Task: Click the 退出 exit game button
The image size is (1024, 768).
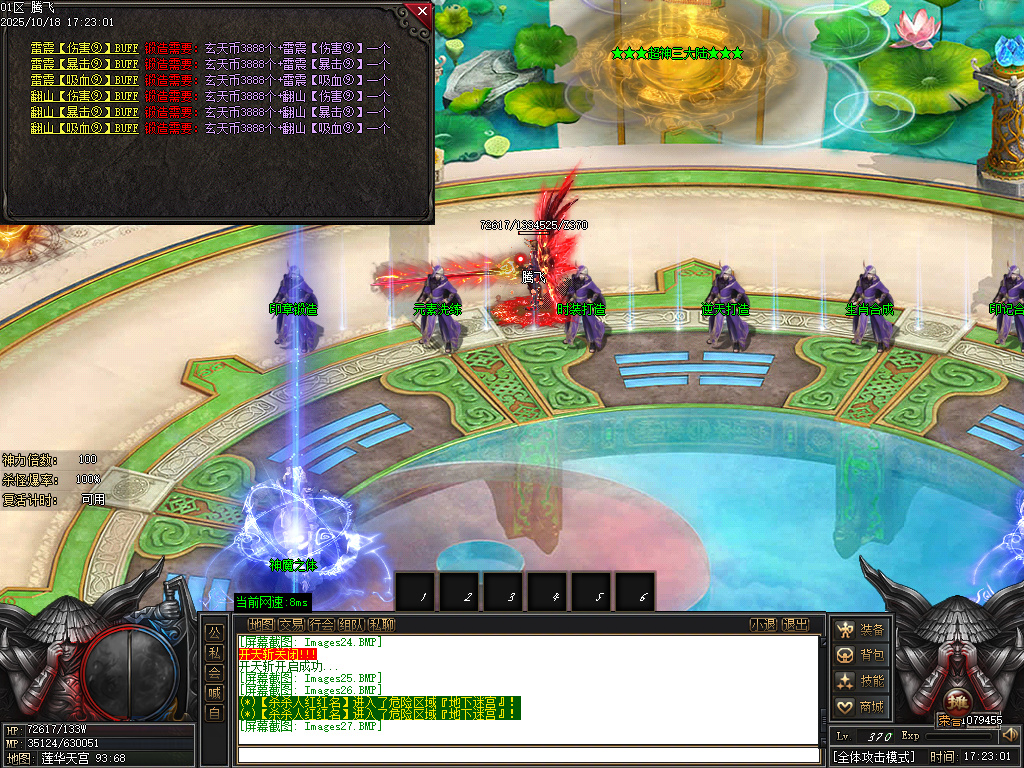Action: click(x=795, y=625)
